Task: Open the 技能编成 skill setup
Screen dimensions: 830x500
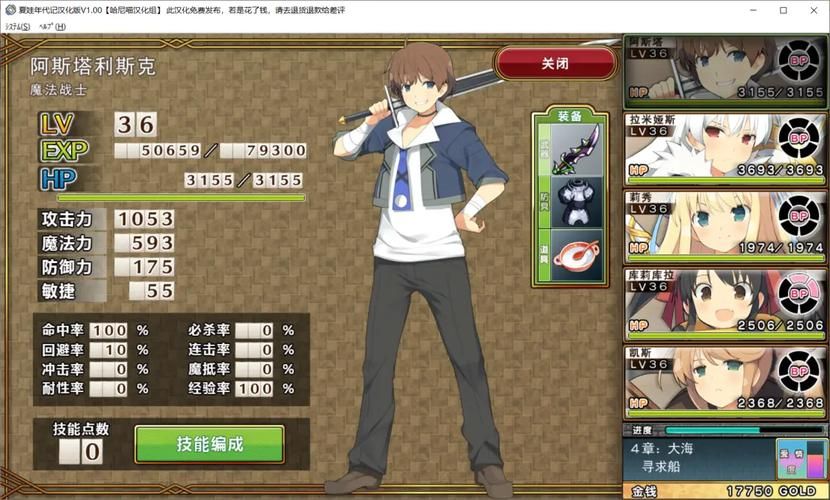Action: coord(210,444)
